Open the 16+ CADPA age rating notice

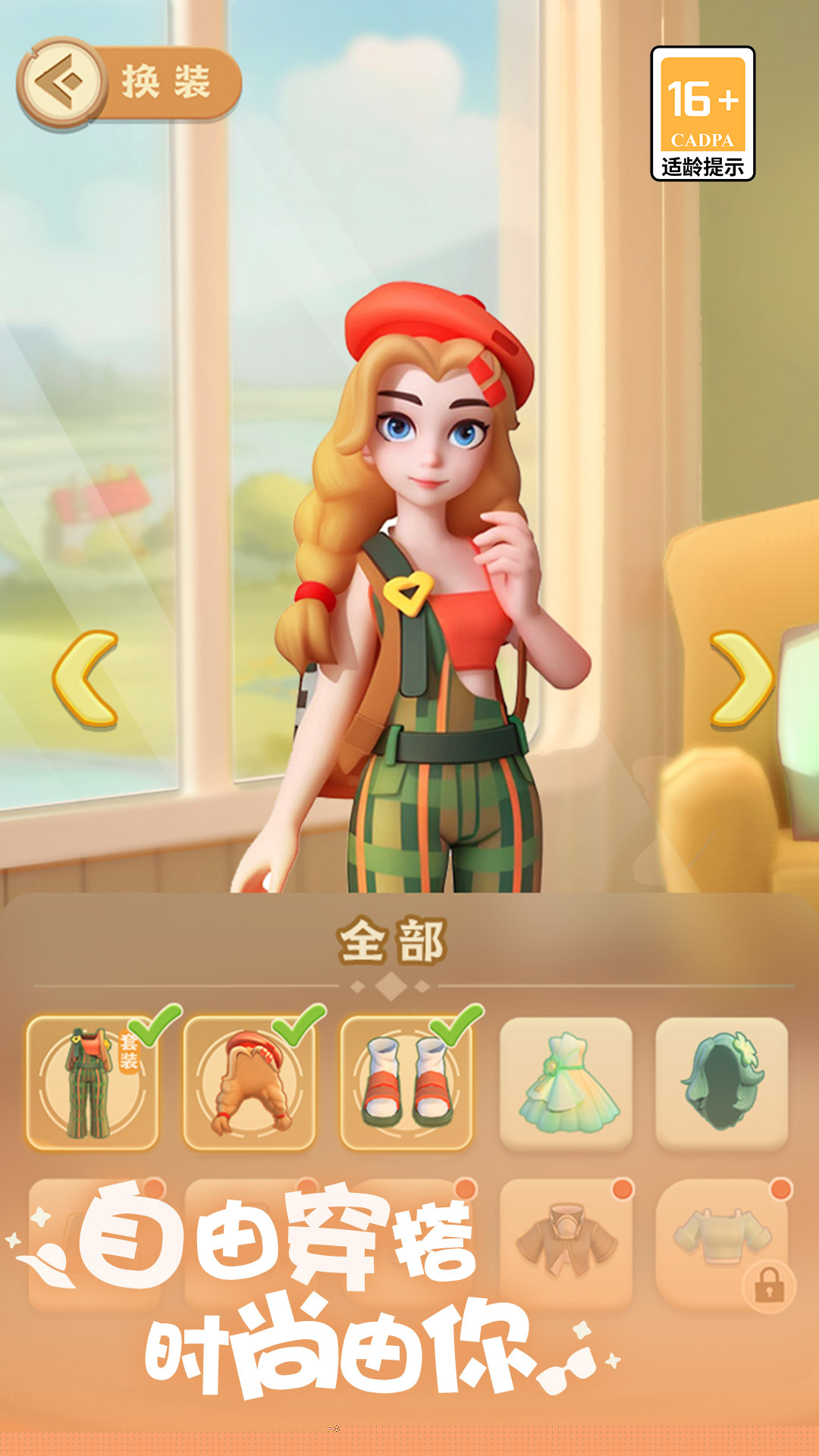point(703,114)
